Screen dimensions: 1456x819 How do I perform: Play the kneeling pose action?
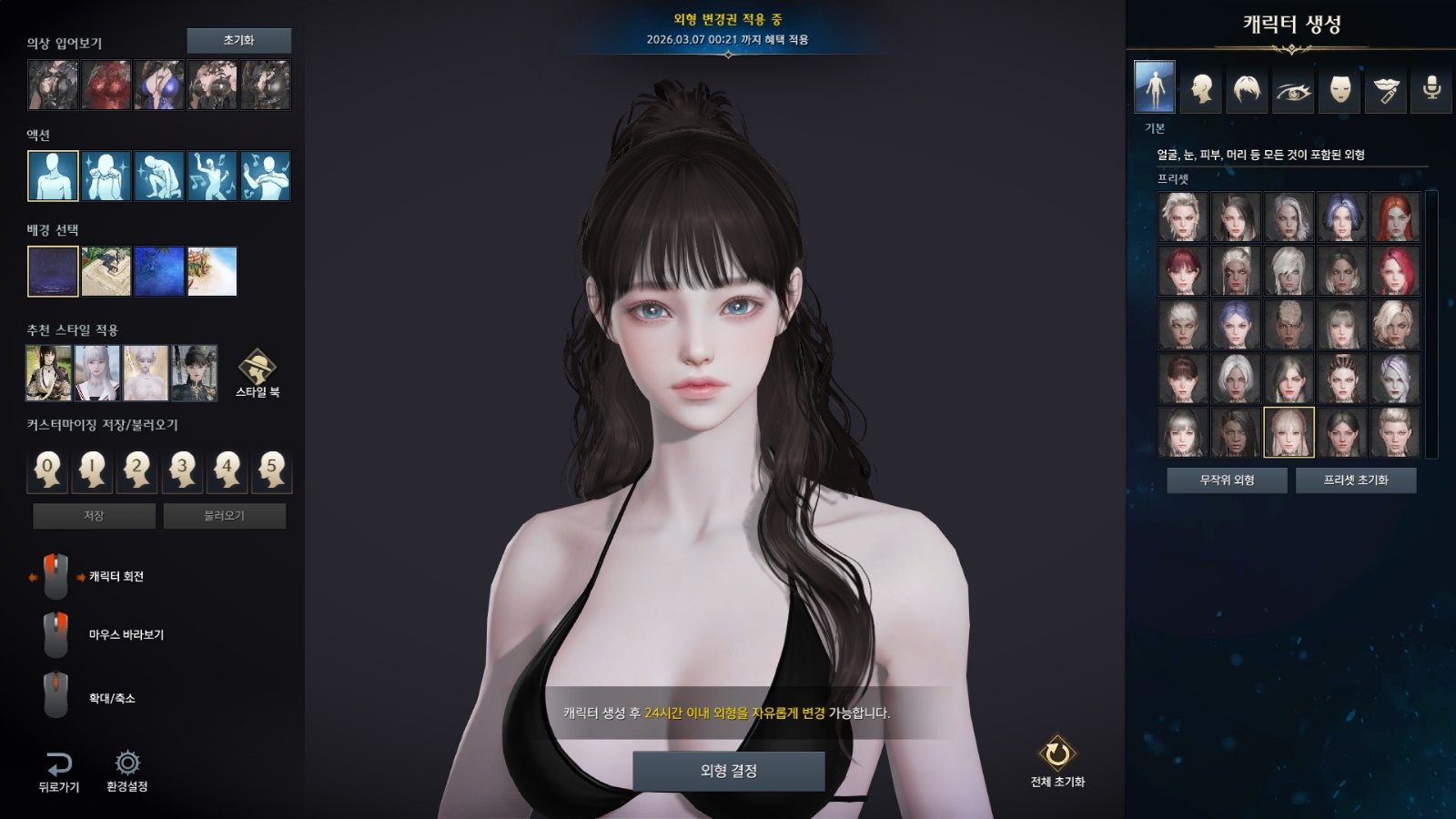(x=159, y=176)
